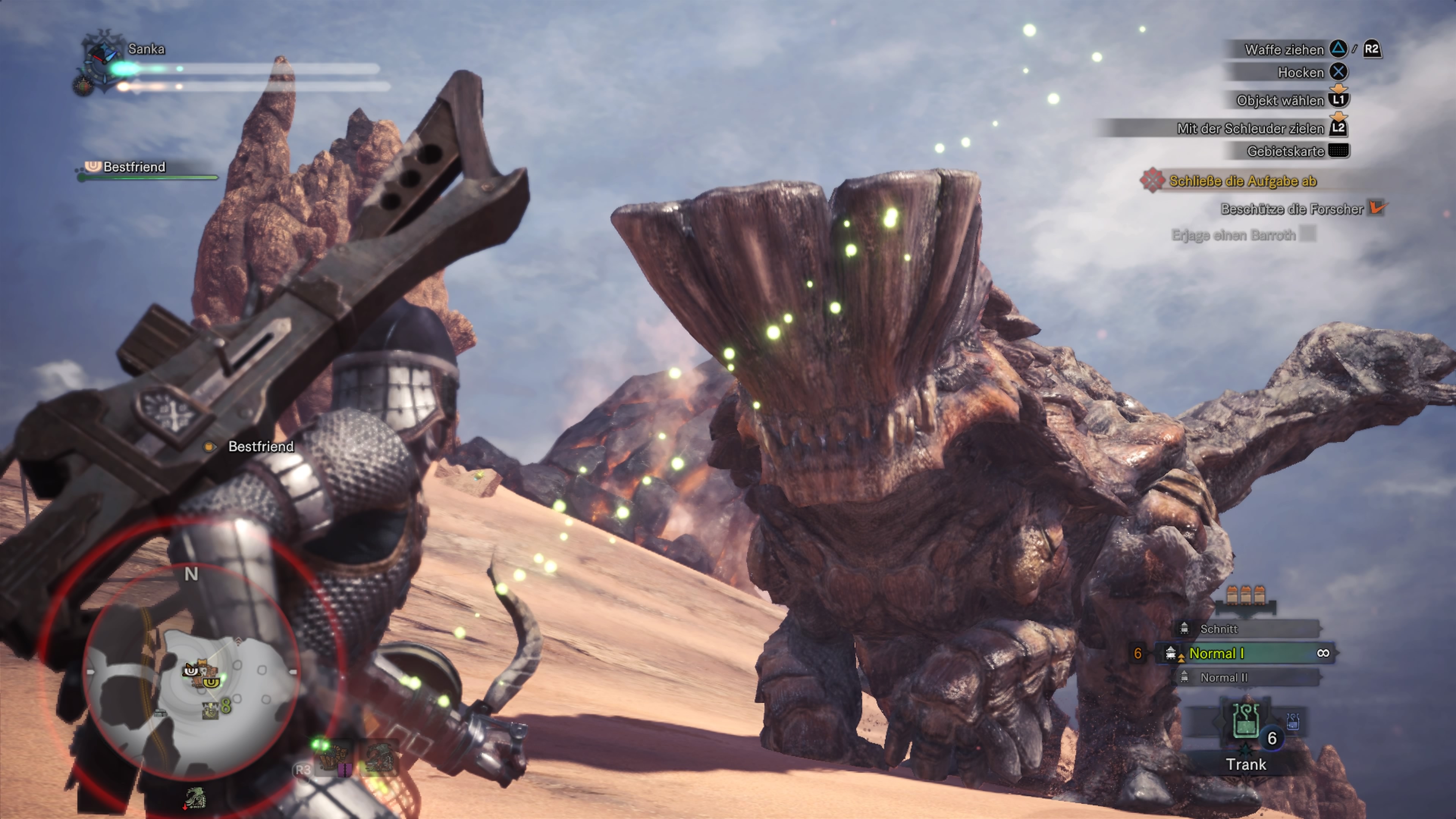Click the Schnitt ammo type icon
Screen dimensions: 1456x819
pyautogui.click(x=1184, y=629)
